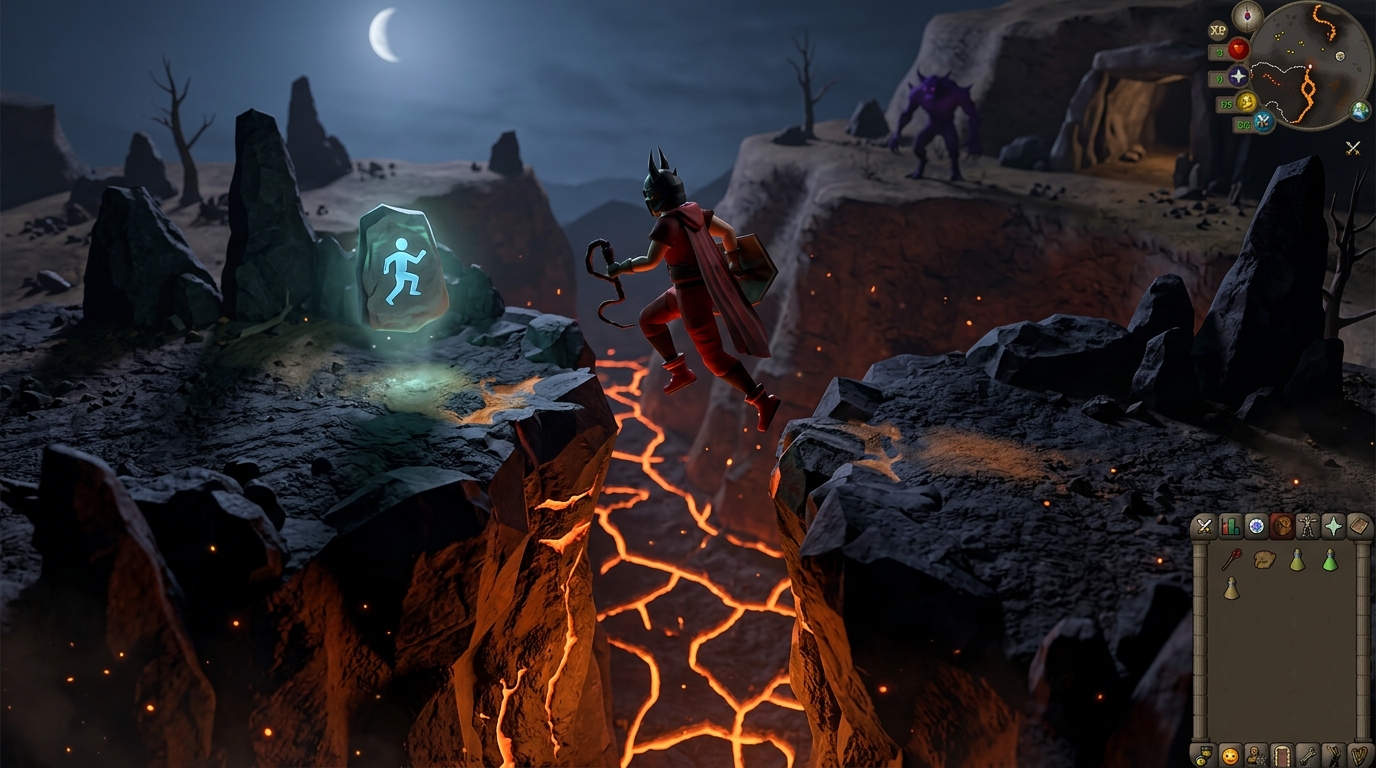The image size is (1376, 768).
Task: Open the world map via the globe icon
Action: [x=1360, y=112]
